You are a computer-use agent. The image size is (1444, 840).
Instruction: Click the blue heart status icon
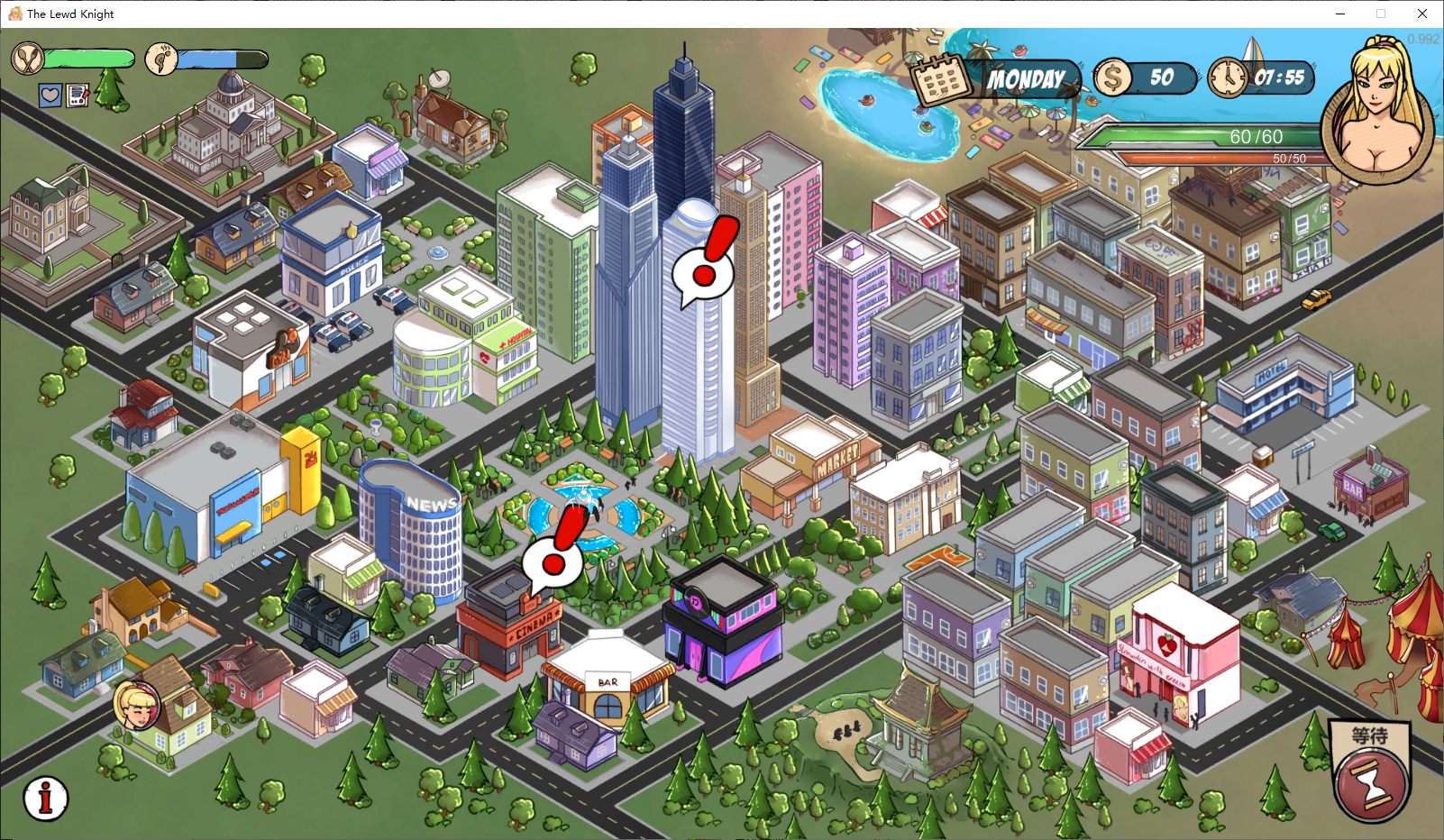[x=50, y=96]
